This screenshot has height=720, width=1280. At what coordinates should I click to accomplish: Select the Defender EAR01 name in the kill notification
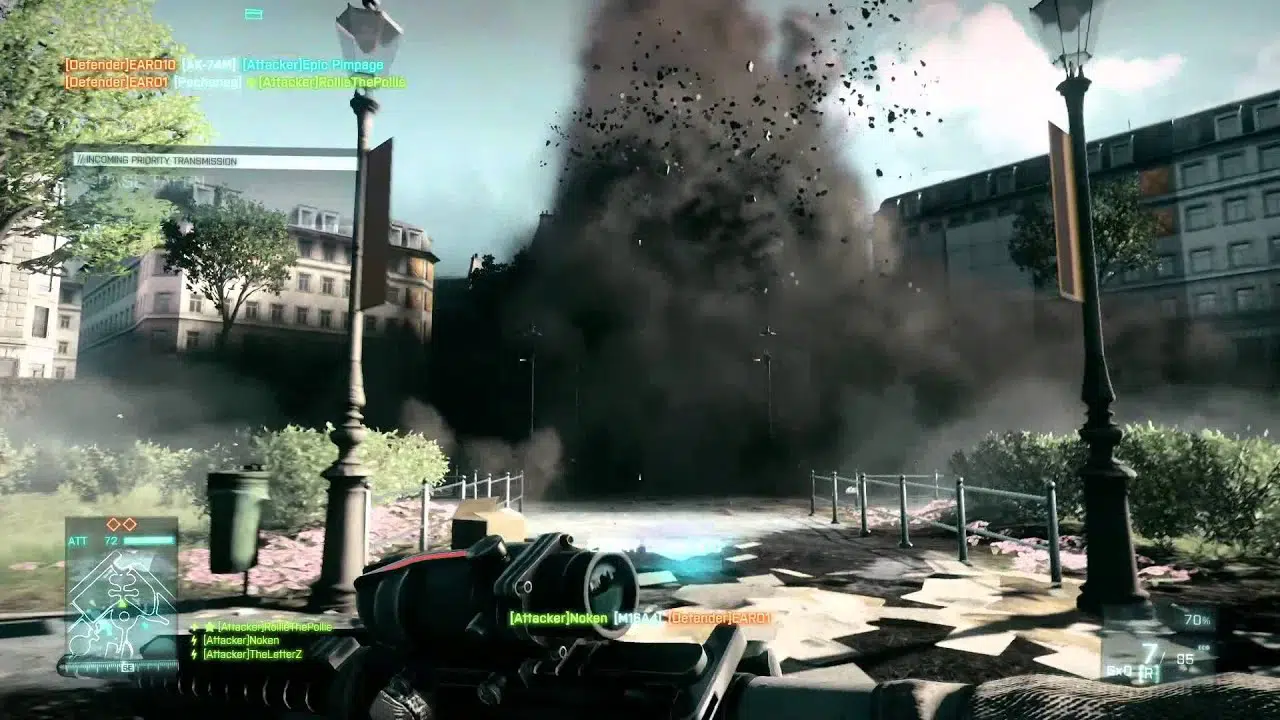click(719, 618)
